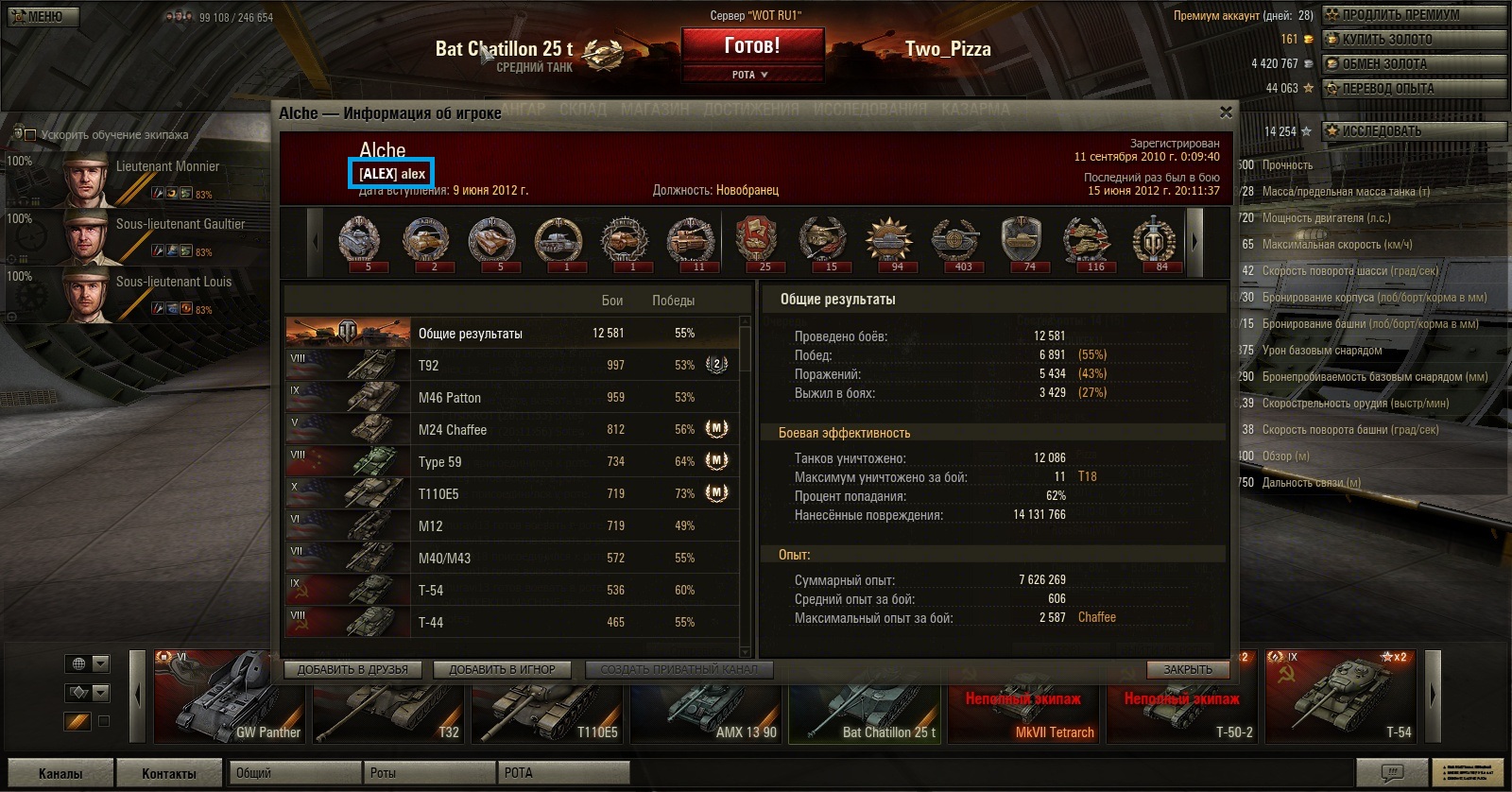Click КУПИТЬ ЗОЛОТО button
The image size is (1512, 792).
(1413, 39)
